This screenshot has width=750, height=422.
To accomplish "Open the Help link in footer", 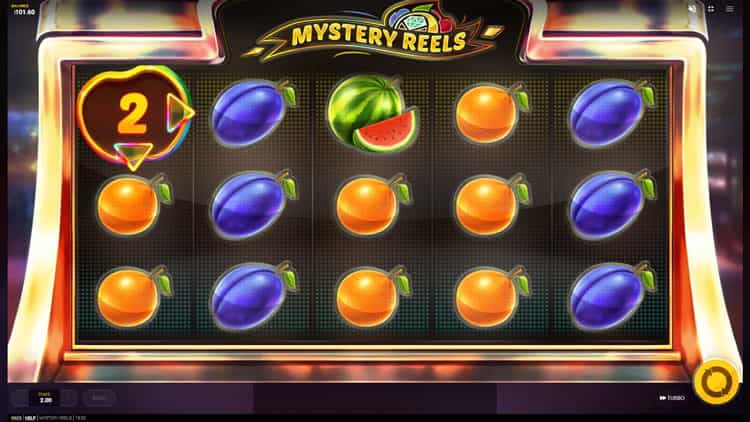I will pos(29,417).
